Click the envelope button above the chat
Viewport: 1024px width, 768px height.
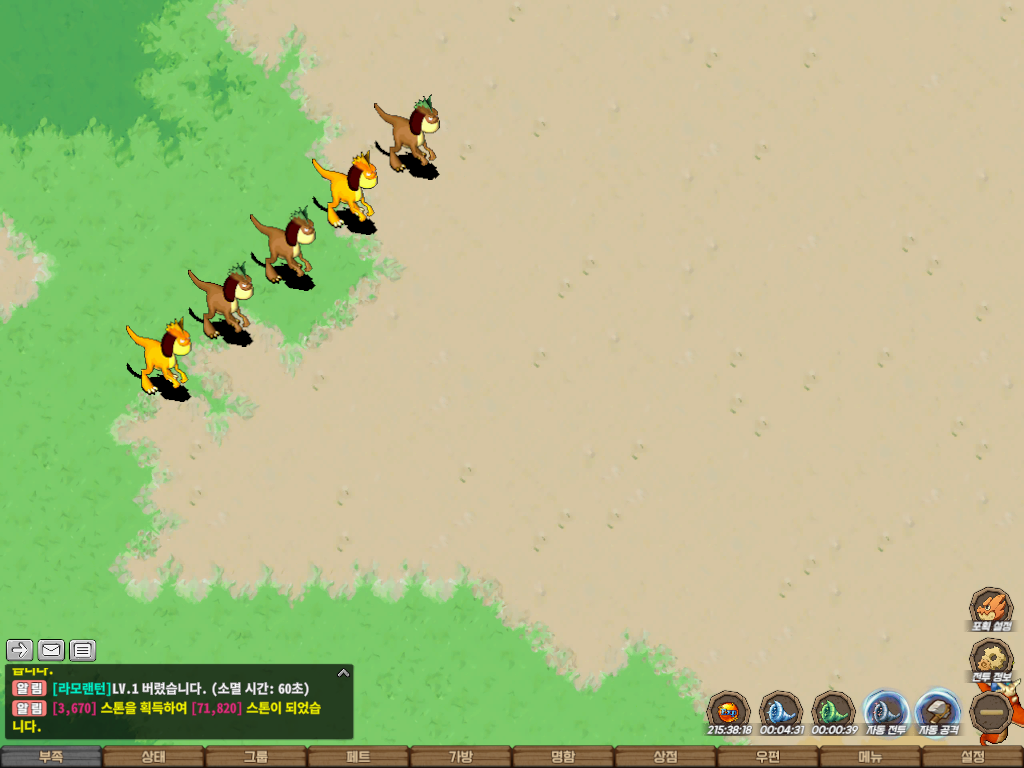51,650
